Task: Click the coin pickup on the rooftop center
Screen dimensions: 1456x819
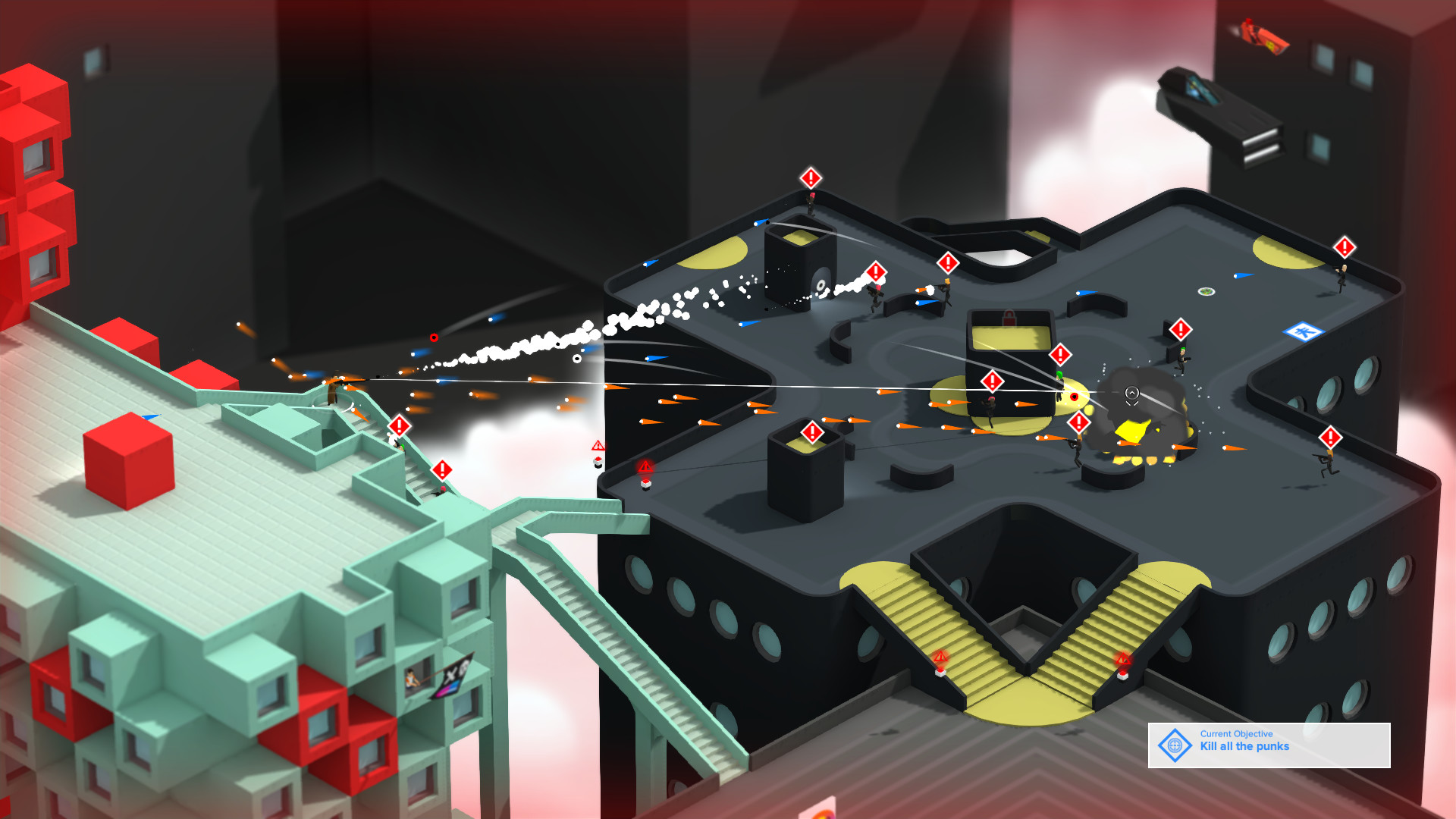Action: click(x=1207, y=292)
